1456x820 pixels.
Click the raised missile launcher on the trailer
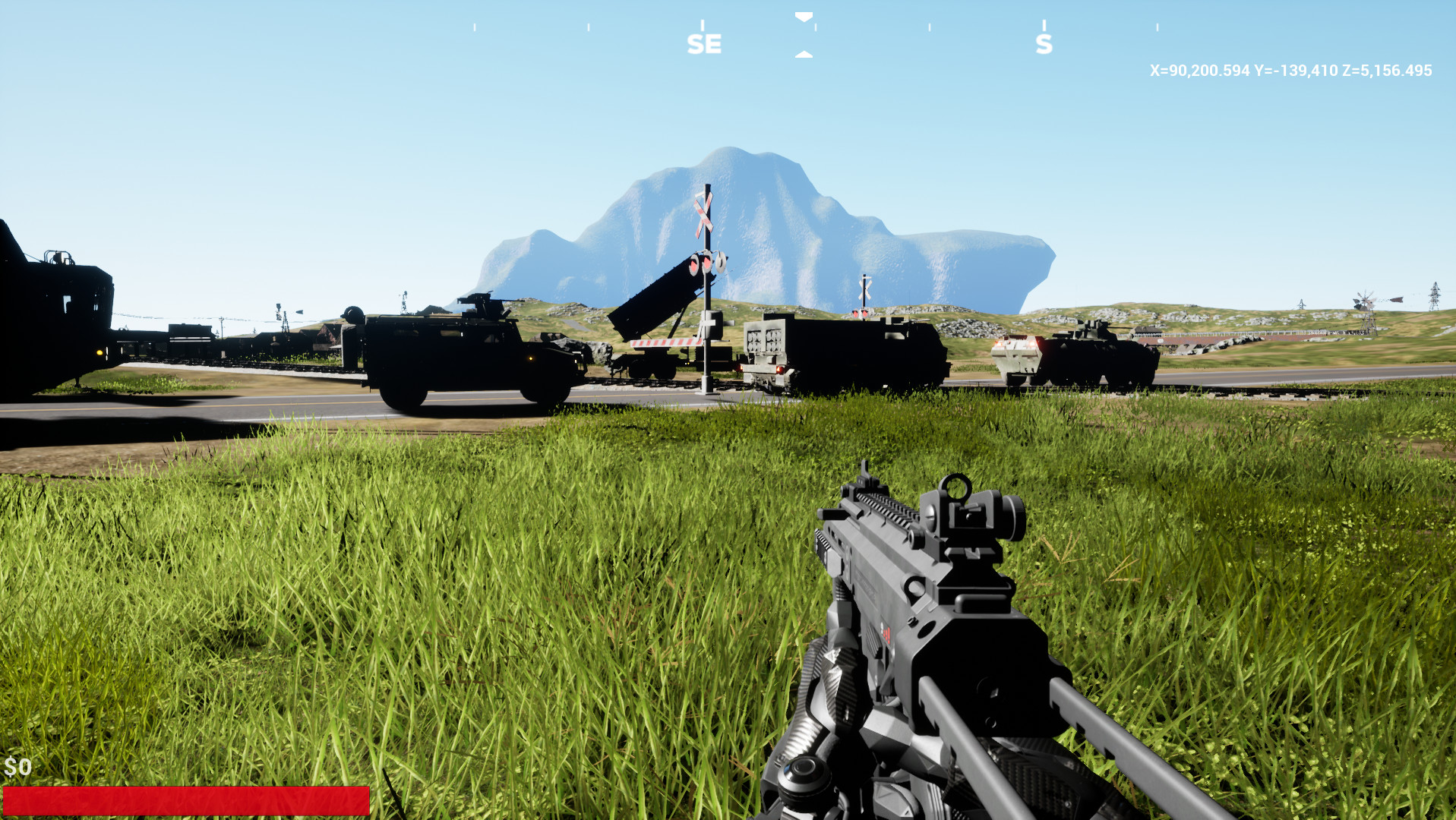(661, 304)
